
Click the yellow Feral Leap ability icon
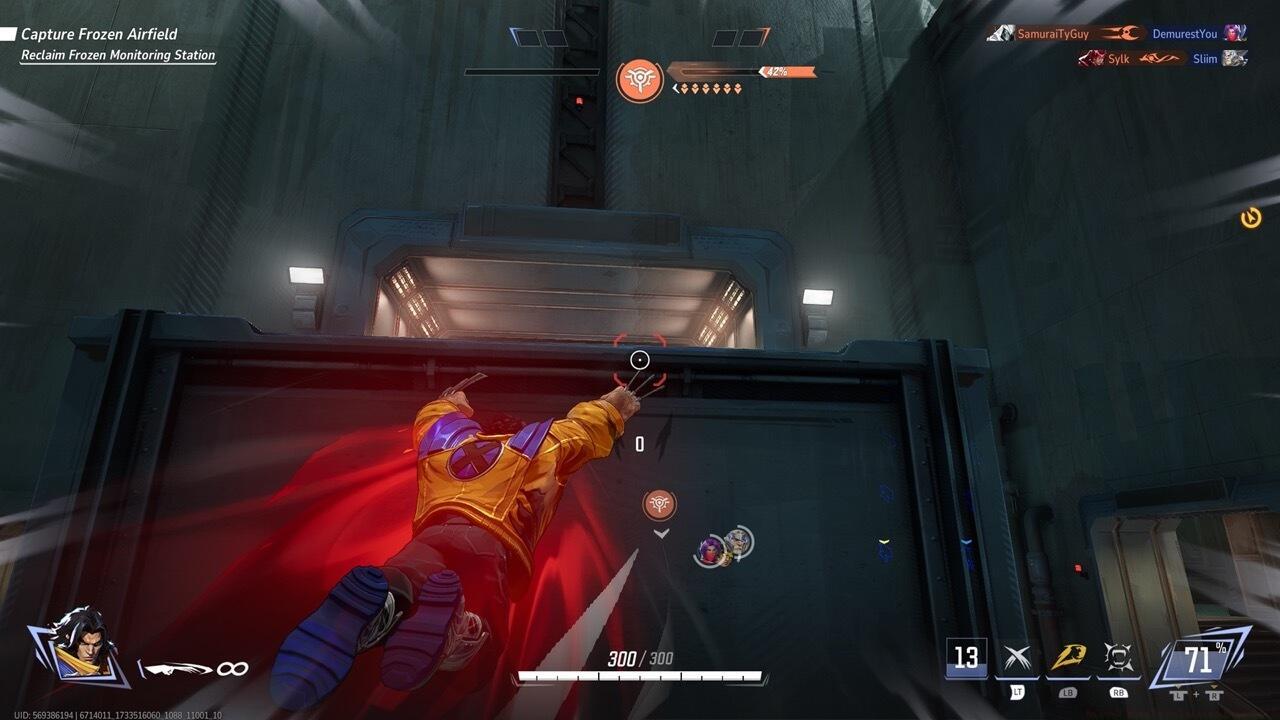click(1069, 658)
